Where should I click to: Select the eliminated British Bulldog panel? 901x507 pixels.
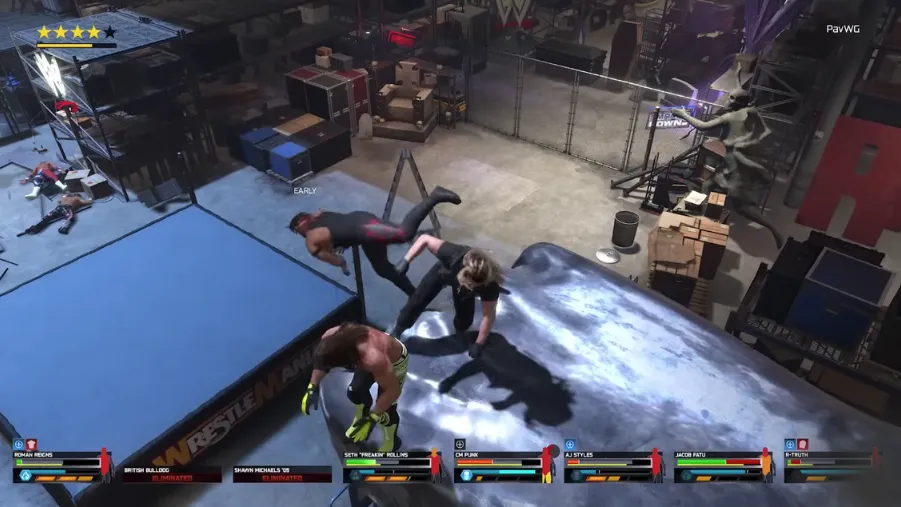[171, 473]
